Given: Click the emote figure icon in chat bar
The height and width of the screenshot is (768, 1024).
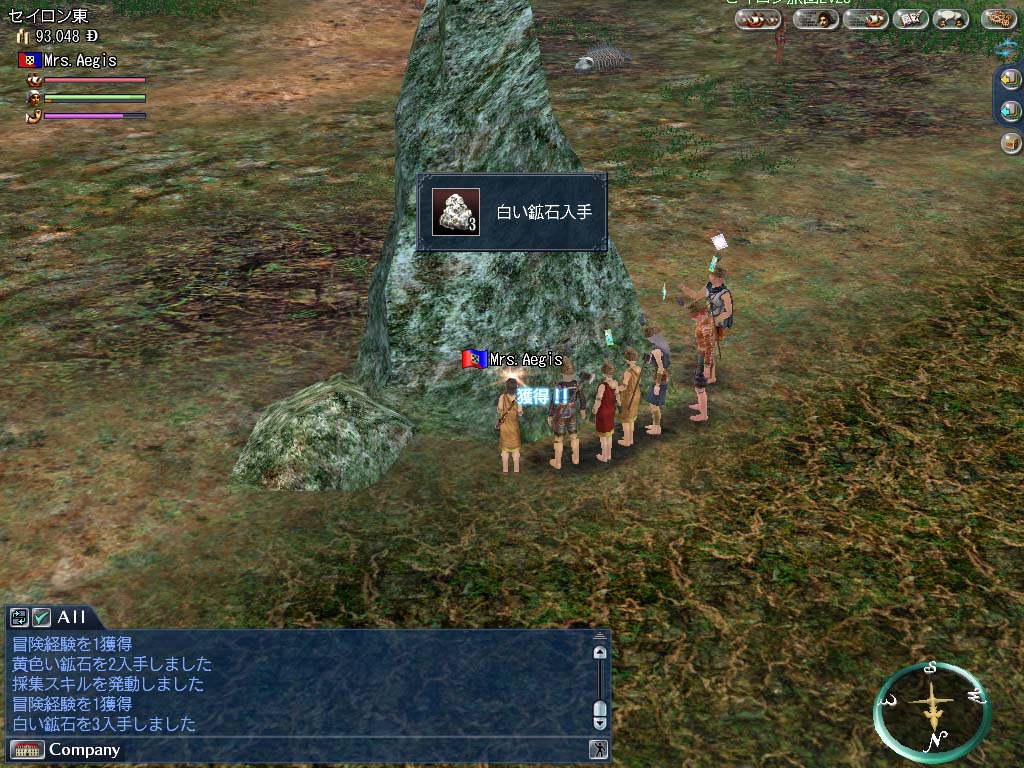Looking at the screenshot, I should (598, 749).
